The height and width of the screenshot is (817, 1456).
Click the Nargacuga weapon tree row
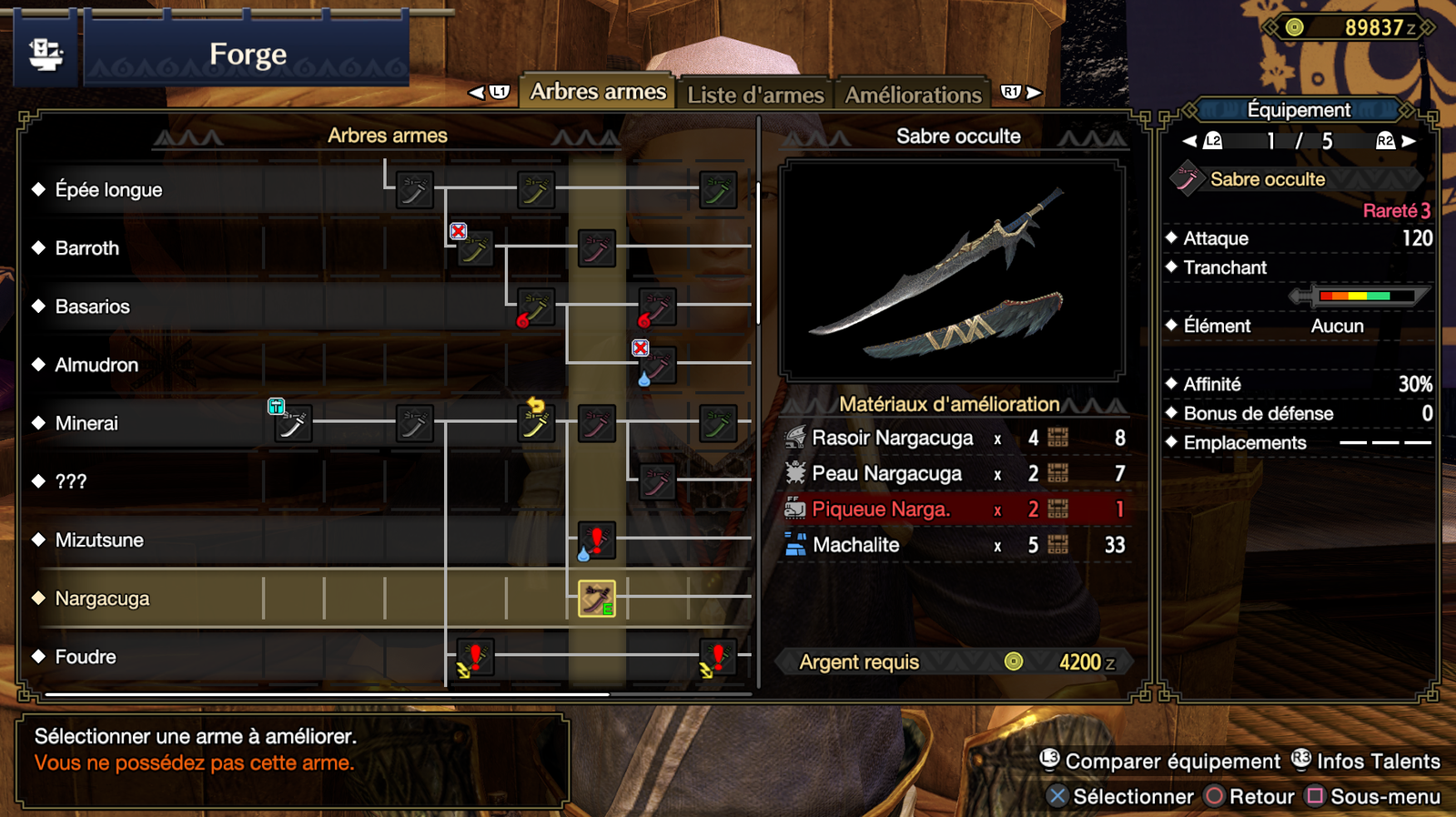(x=103, y=599)
